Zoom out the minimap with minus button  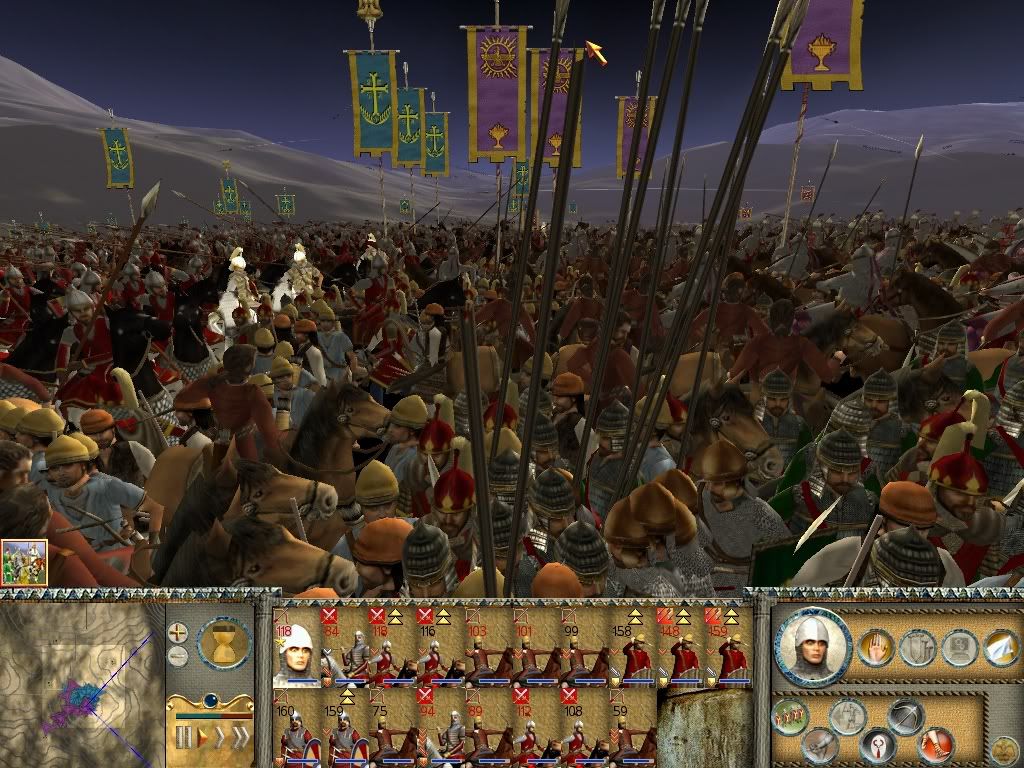pyautogui.click(x=177, y=656)
